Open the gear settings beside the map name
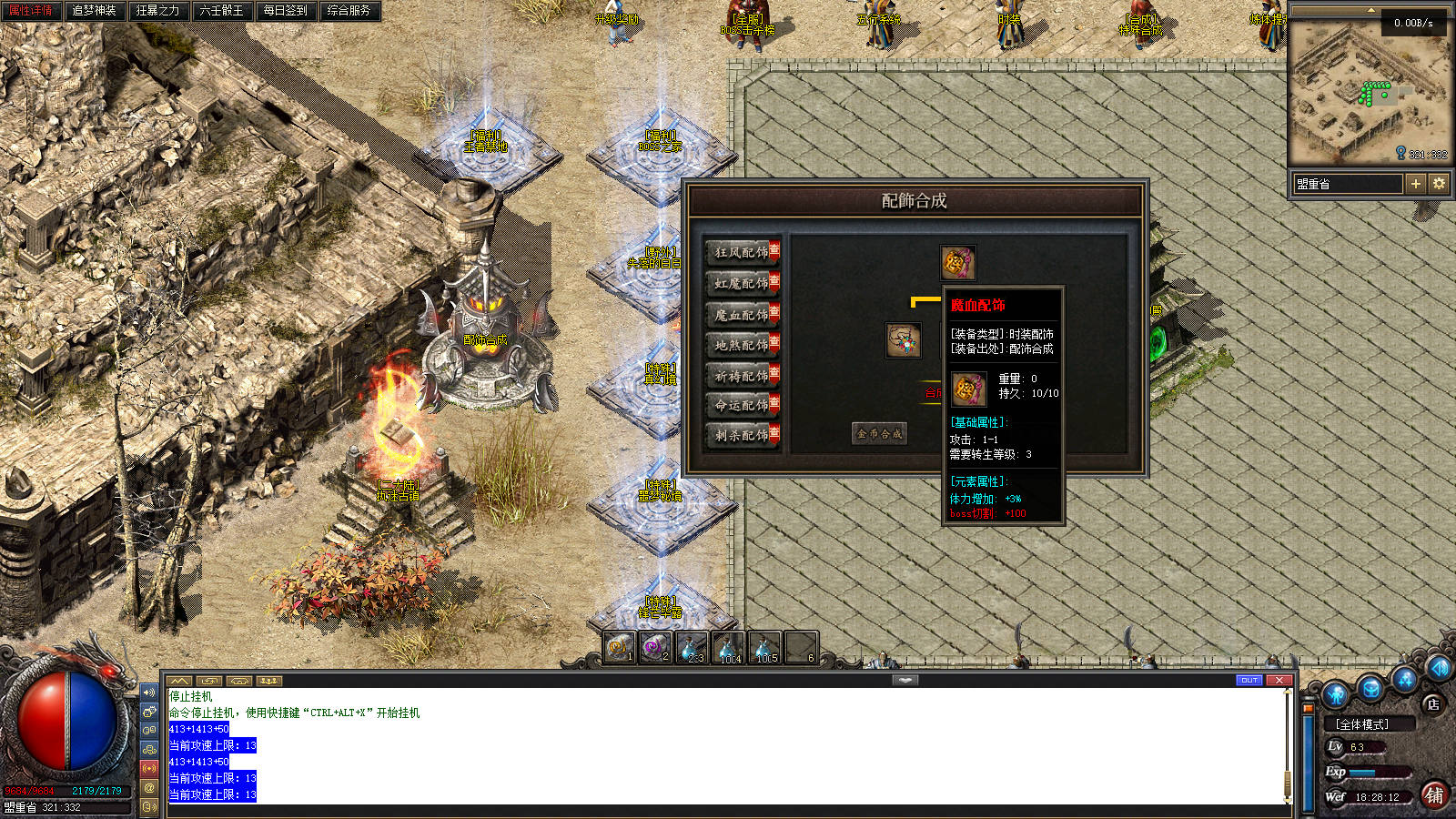The width and height of the screenshot is (1456, 819). click(1439, 184)
